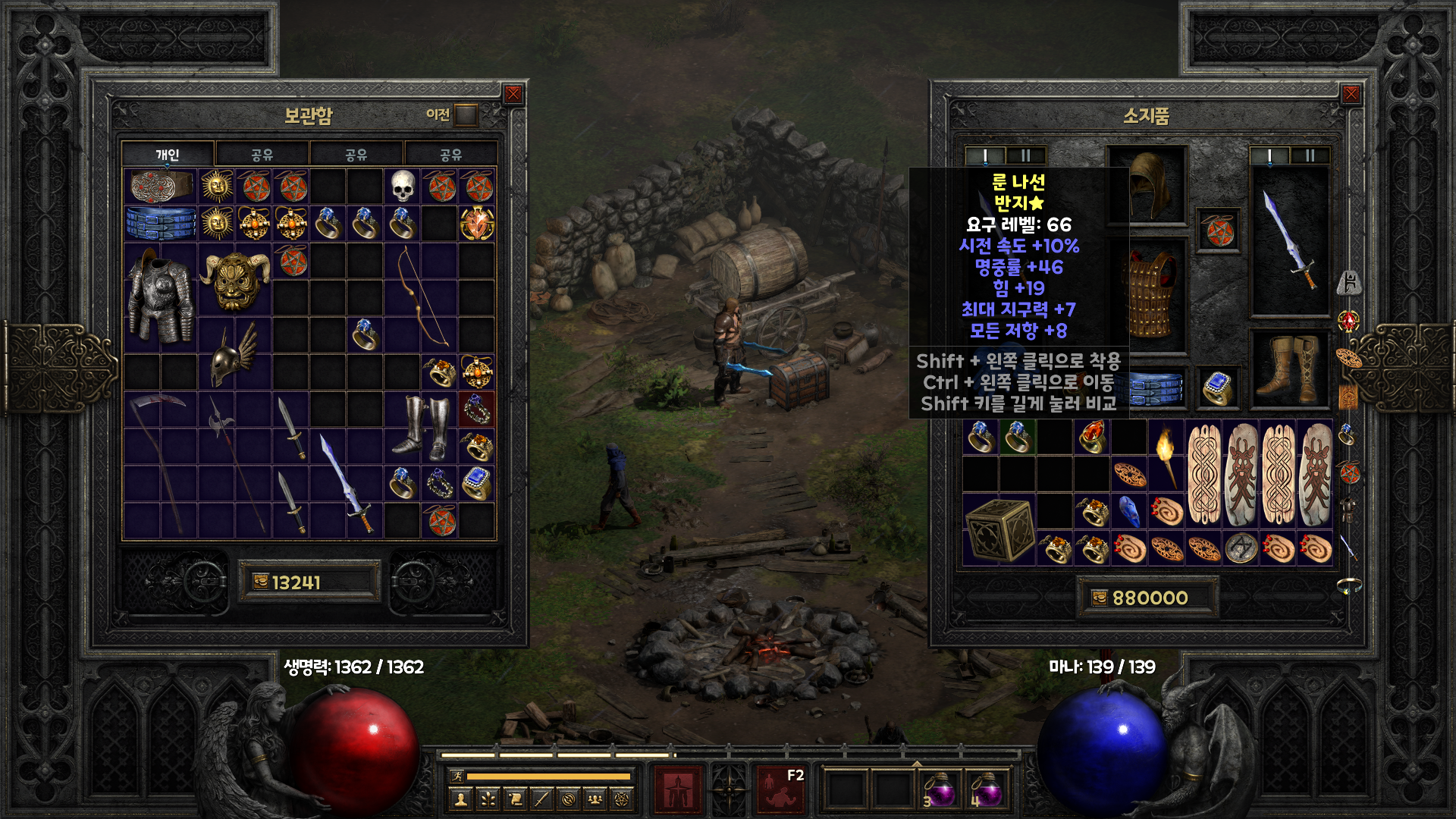Click the equipped leather hood helmet

point(1148,184)
